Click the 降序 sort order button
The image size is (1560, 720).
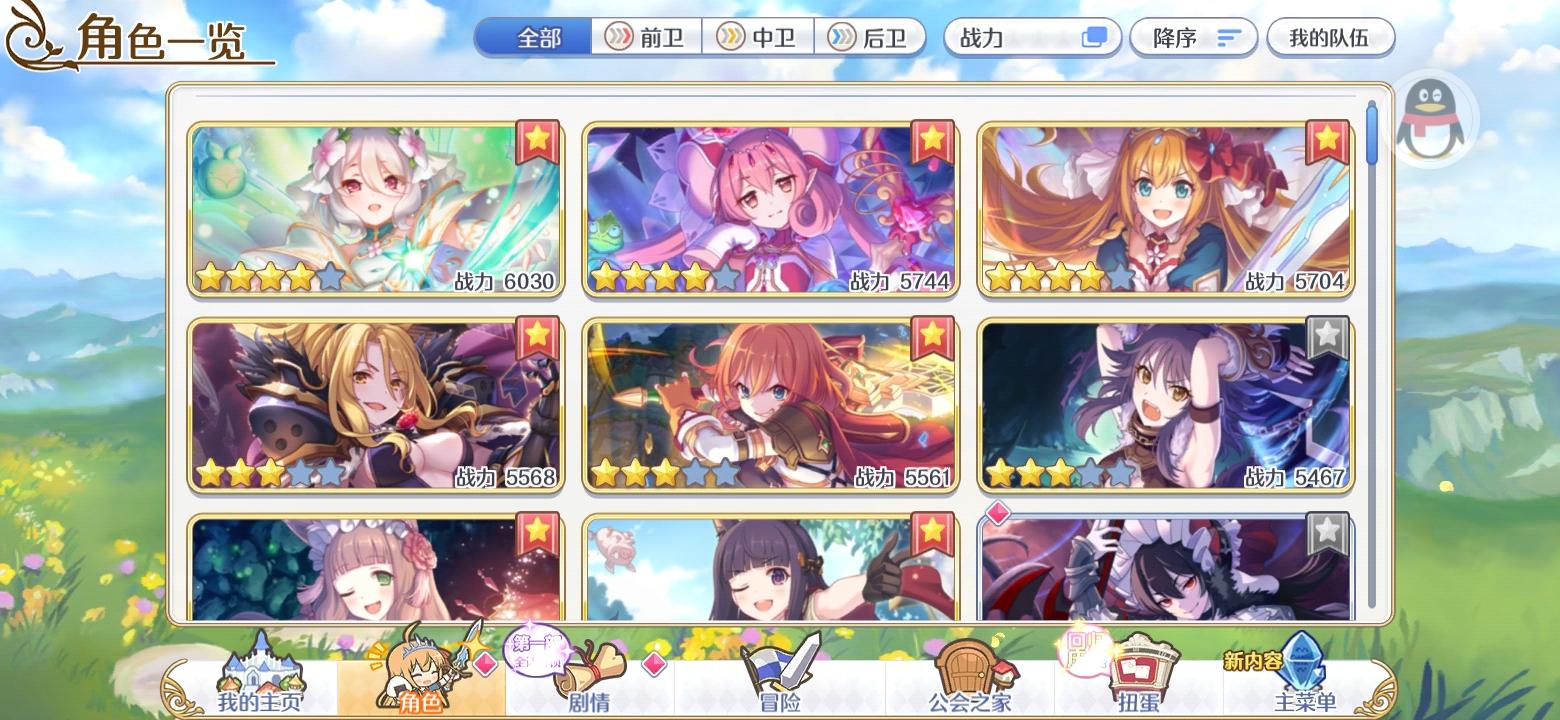(1193, 37)
